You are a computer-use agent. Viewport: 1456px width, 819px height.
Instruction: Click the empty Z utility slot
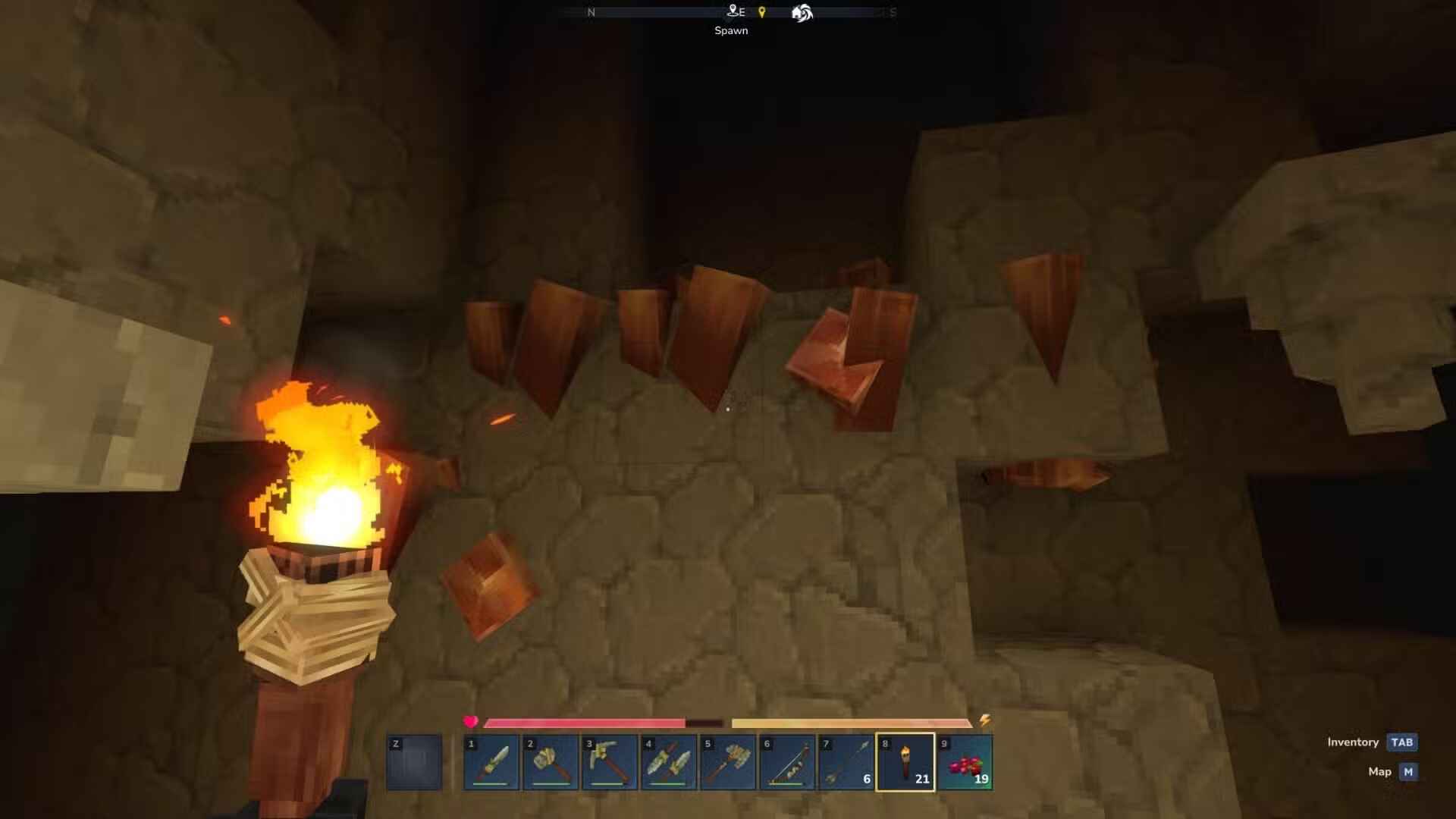(414, 762)
